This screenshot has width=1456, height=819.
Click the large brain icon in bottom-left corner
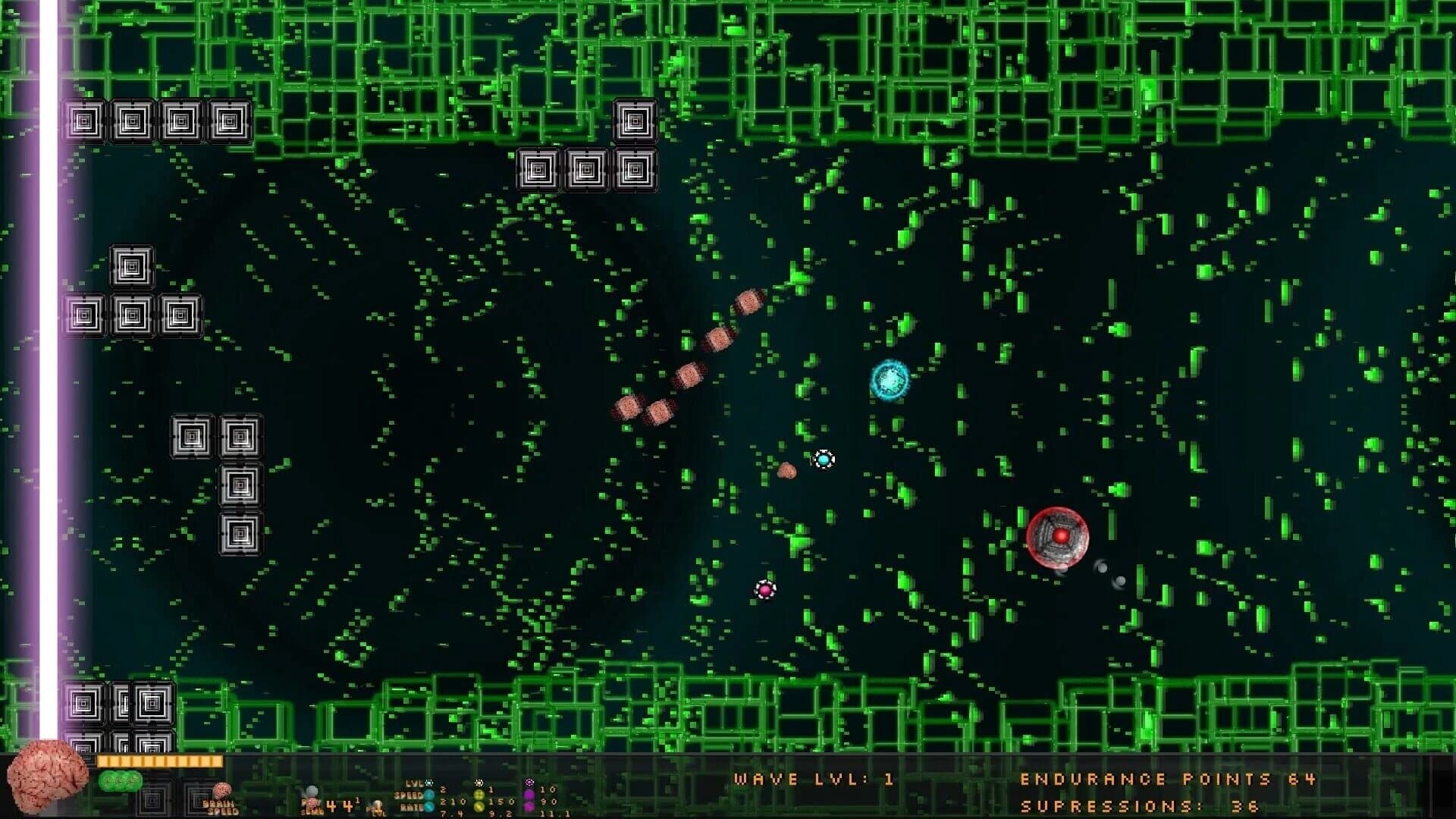pyautogui.click(x=44, y=783)
